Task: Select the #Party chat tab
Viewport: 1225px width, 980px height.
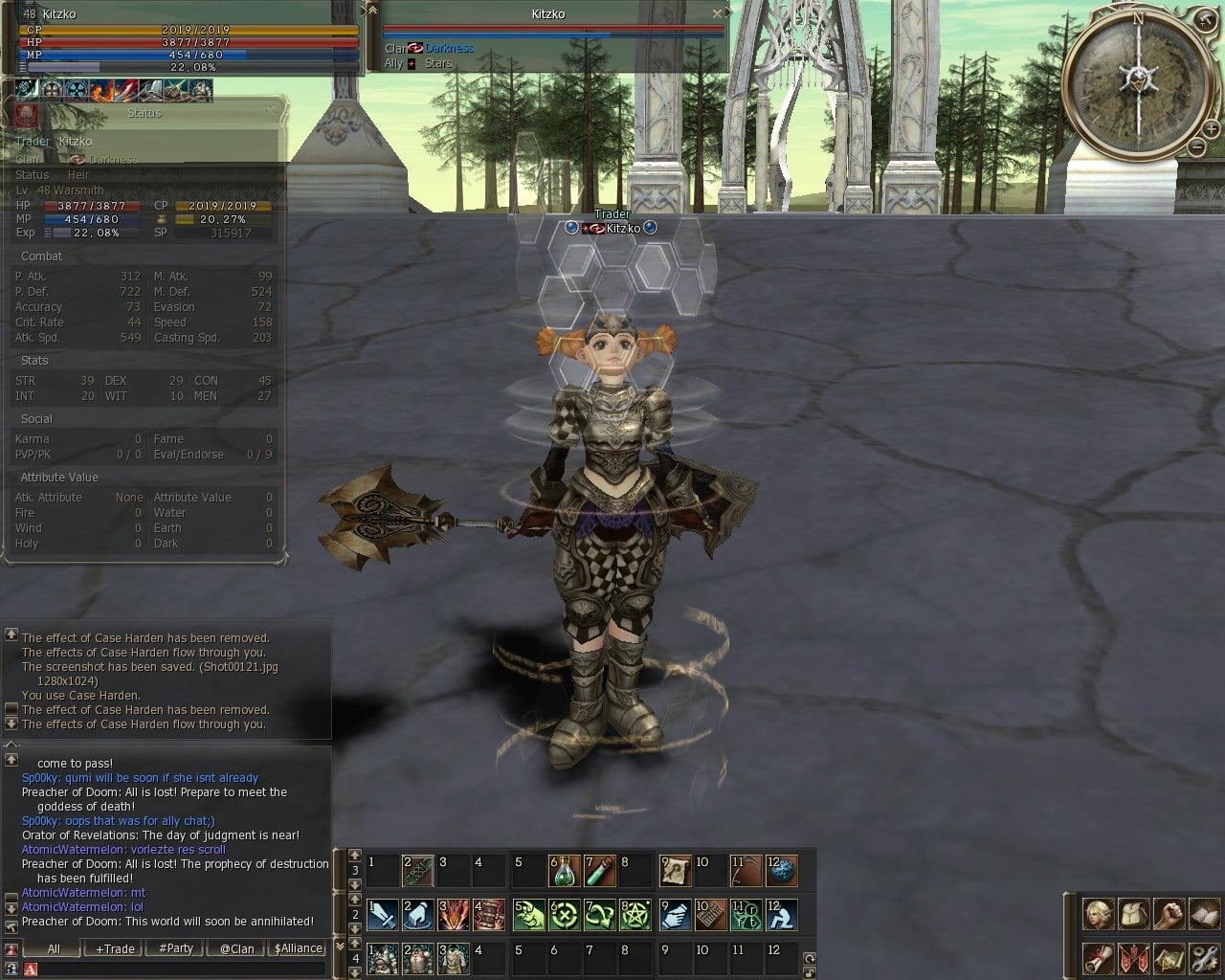Action: click(x=176, y=948)
